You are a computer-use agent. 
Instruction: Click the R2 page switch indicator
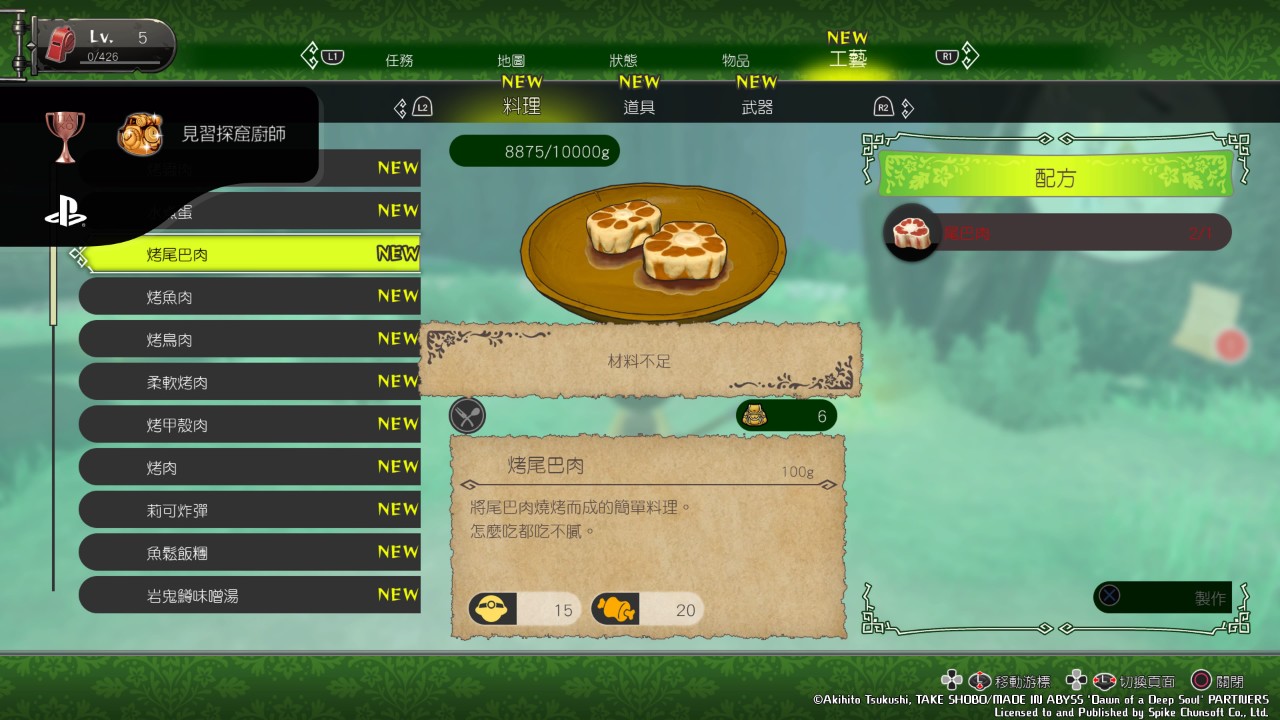(884, 107)
